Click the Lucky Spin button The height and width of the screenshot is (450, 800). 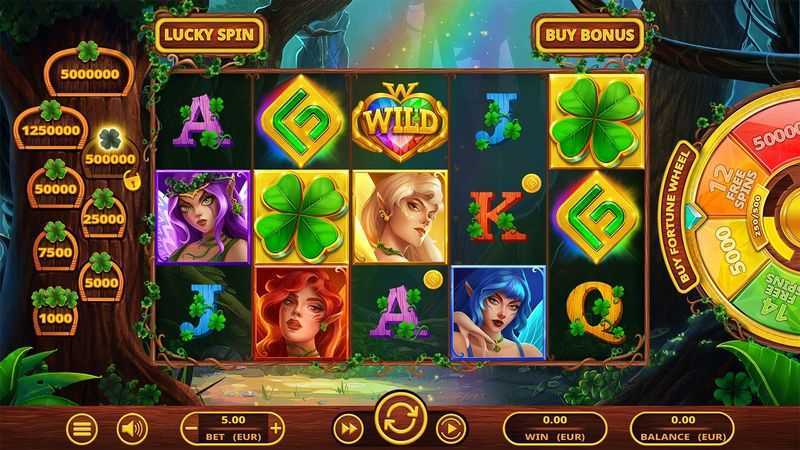click(211, 34)
